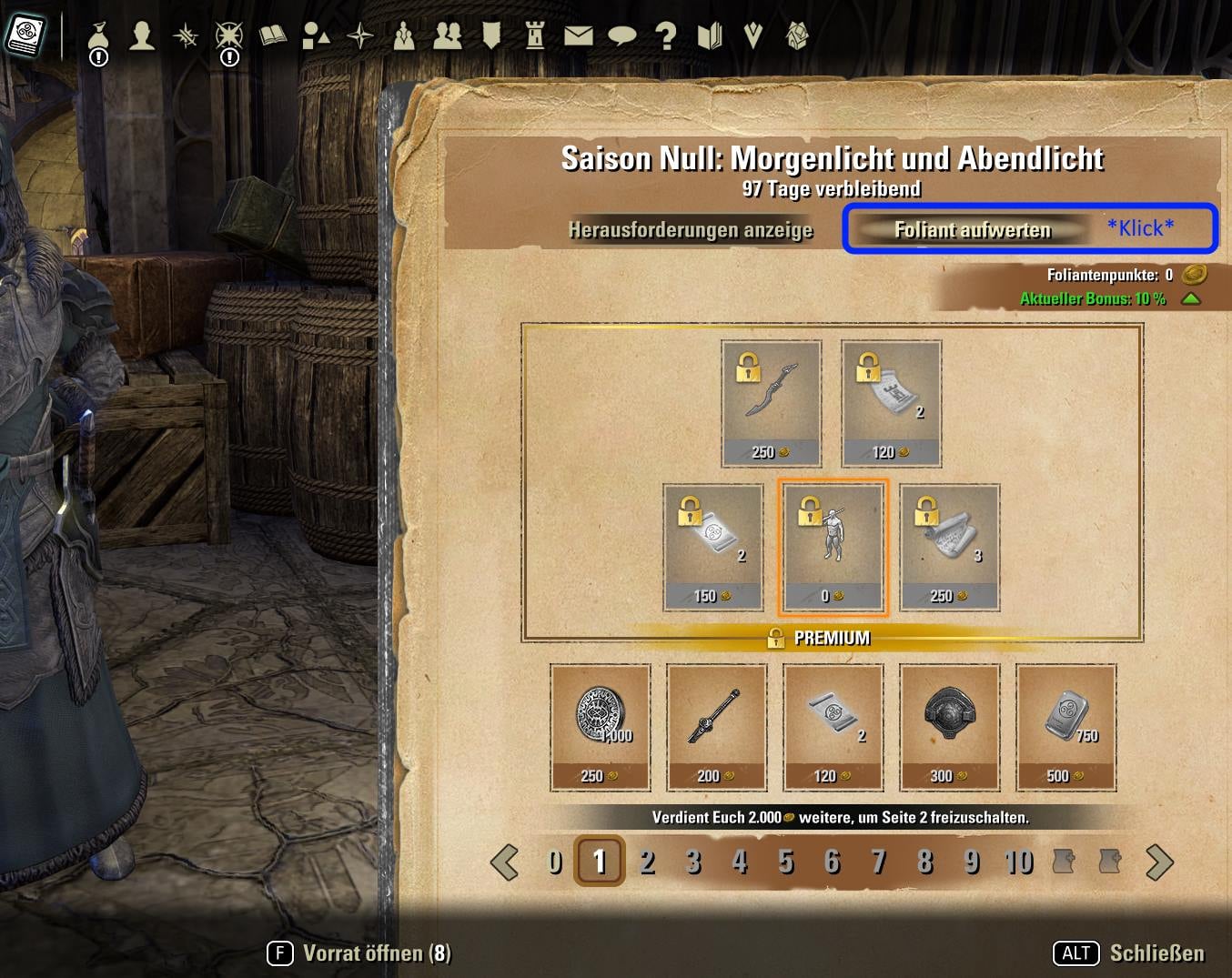Viewport: 1232px width, 978px height.
Task: Open the chat speech bubble menu
Action: coord(621,35)
